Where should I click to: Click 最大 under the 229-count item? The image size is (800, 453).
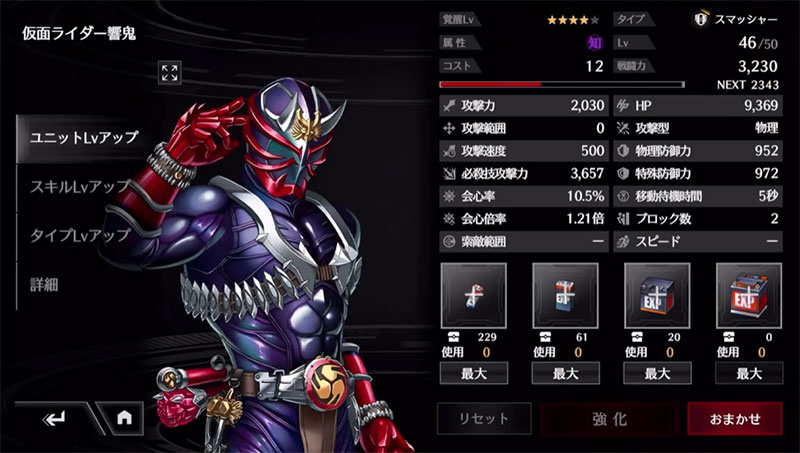point(474,373)
